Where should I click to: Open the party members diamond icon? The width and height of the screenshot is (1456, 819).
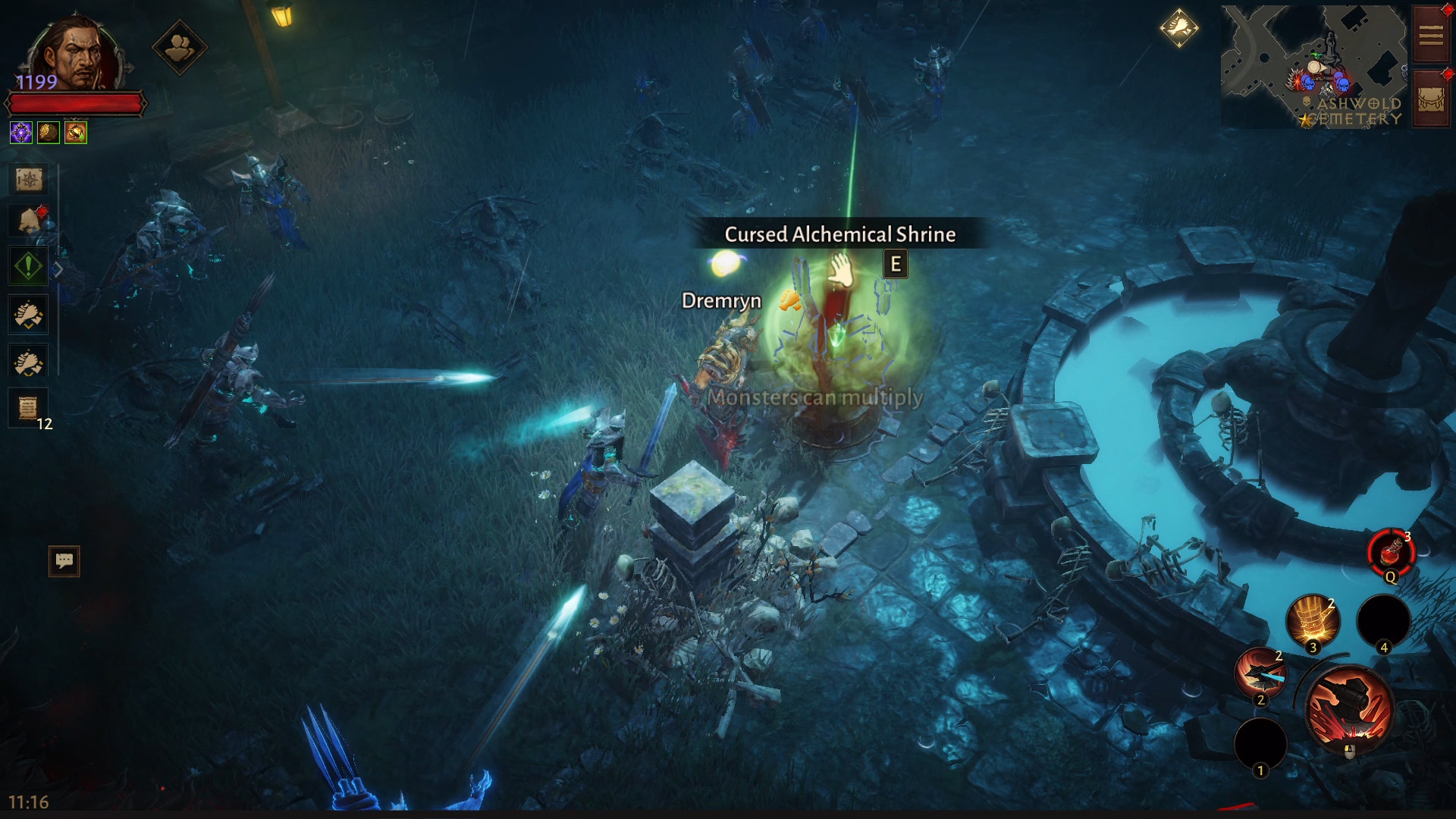tap(179, 49)
